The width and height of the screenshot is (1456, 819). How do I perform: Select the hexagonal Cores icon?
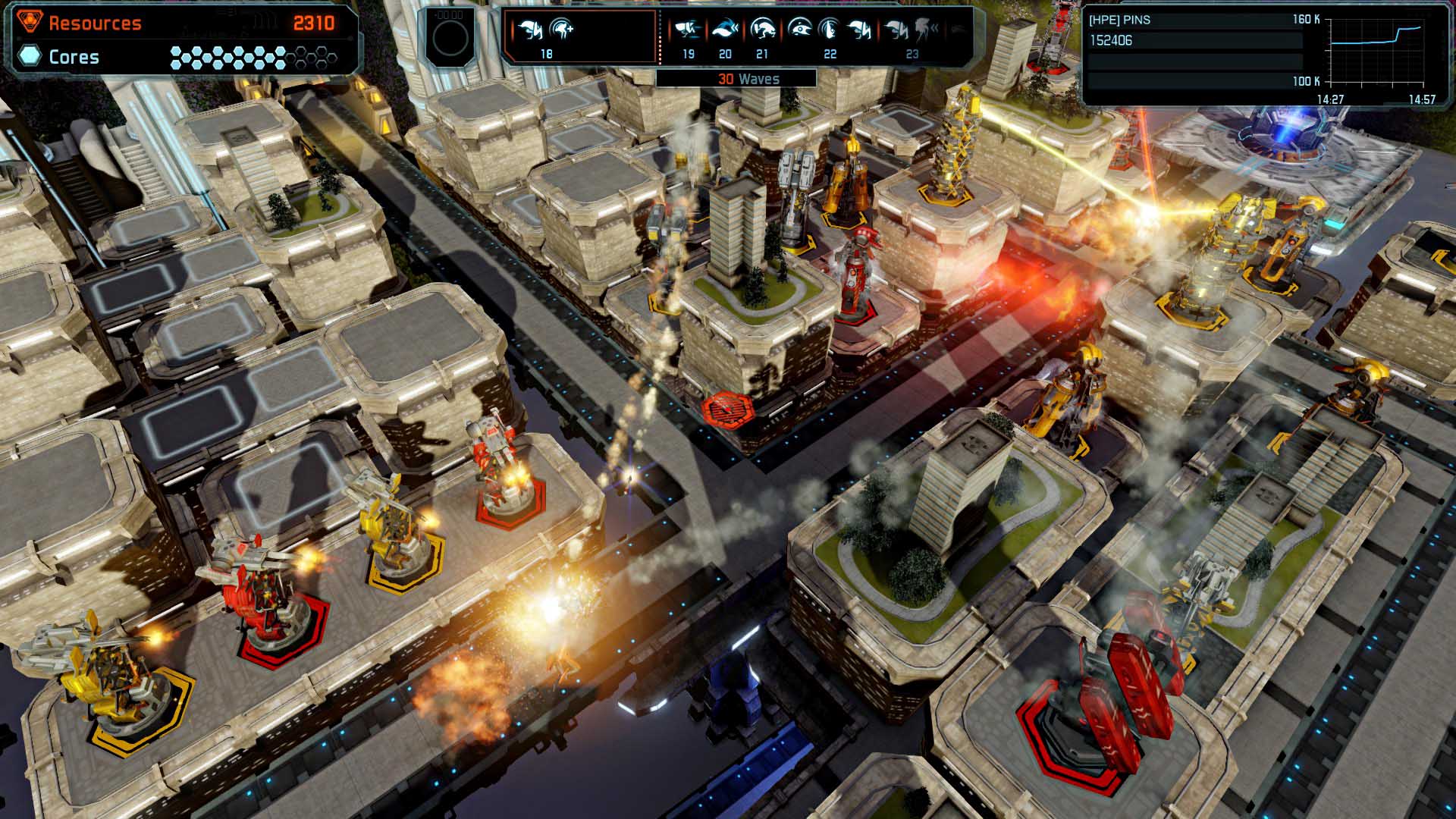point(29,56)
